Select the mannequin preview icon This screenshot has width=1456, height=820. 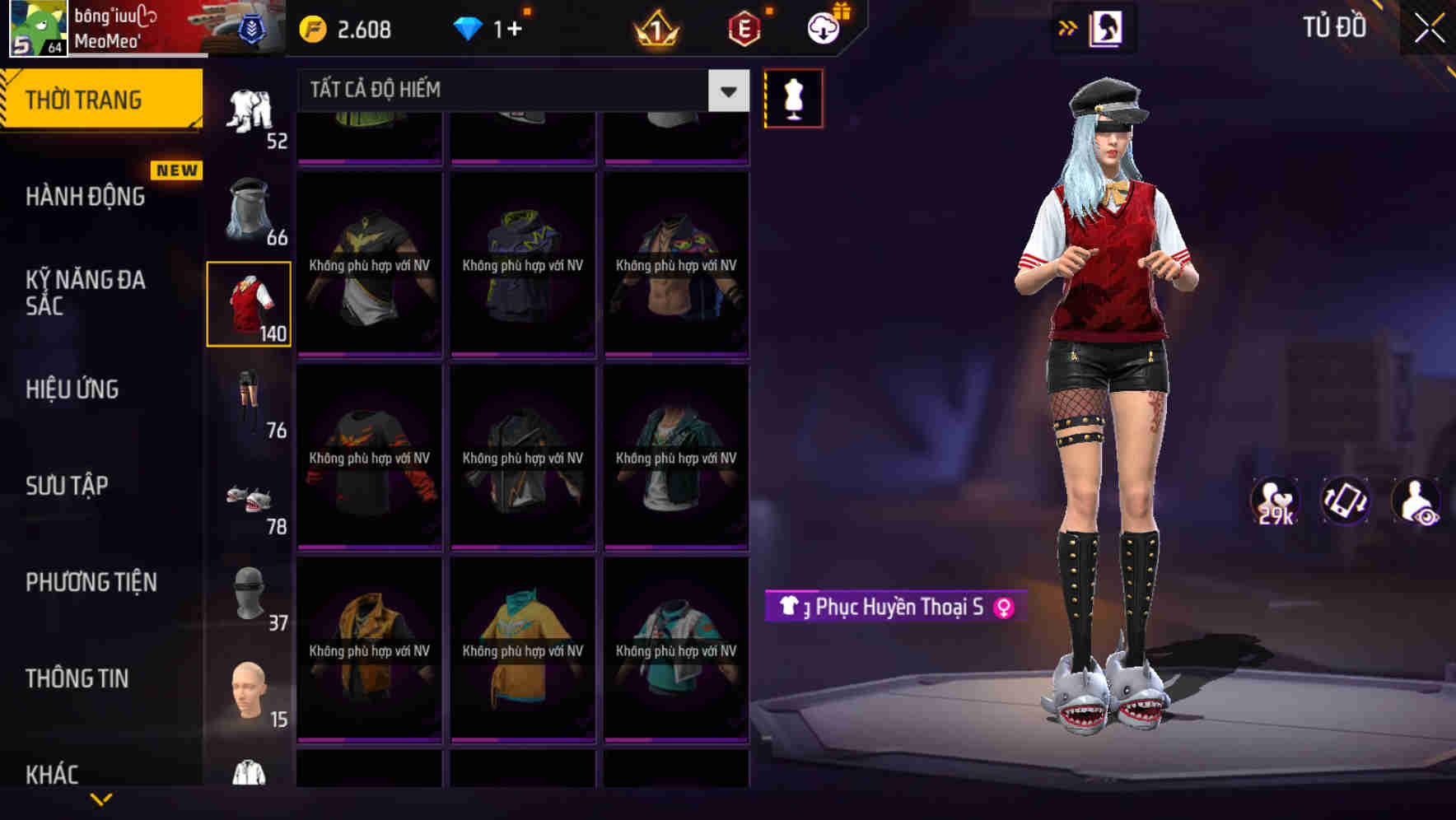793,97
